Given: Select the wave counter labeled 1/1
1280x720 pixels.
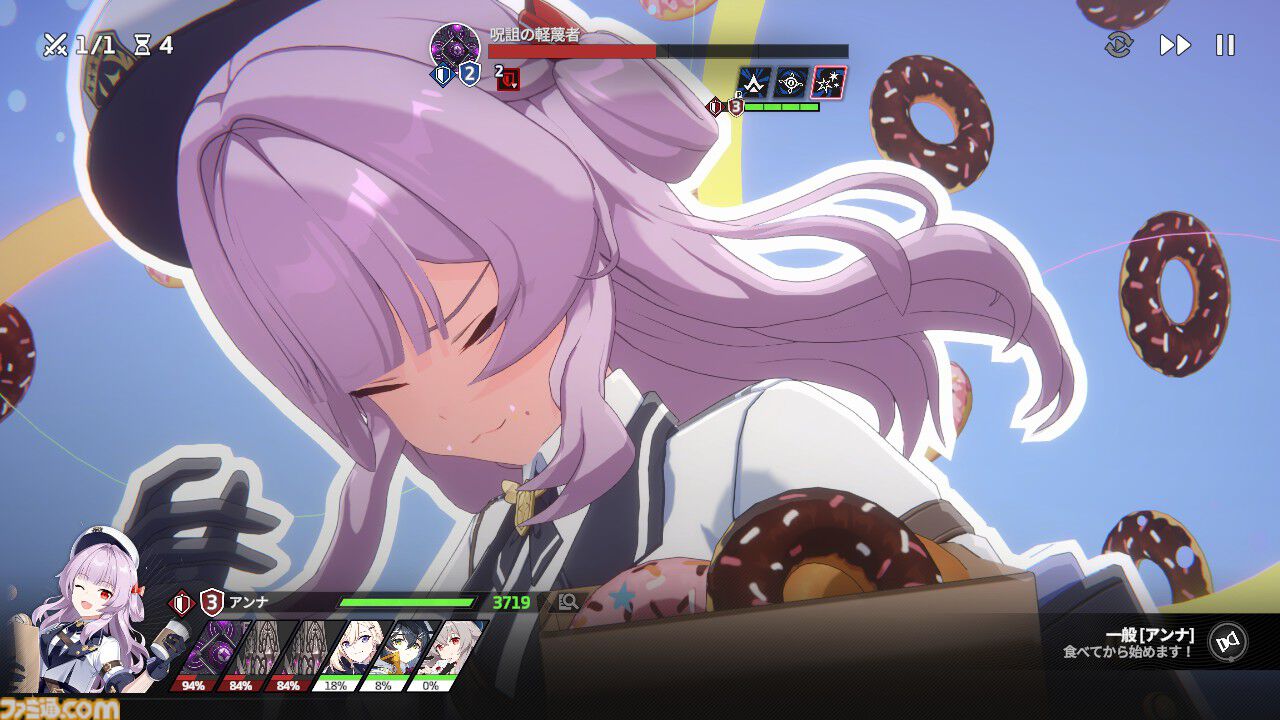Looking at the screenshot, I should (72, 42).
